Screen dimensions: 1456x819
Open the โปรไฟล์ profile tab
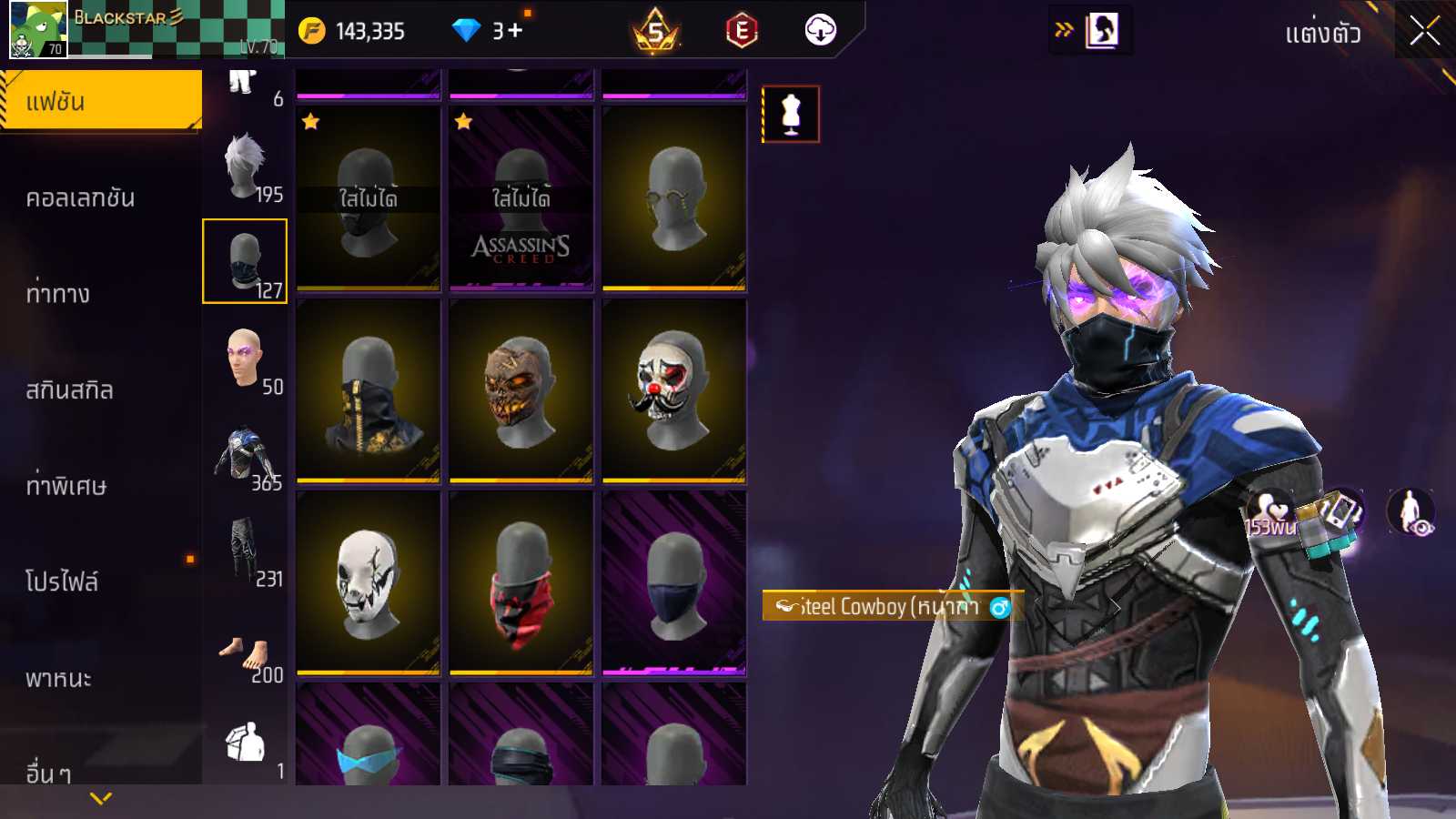pyautogui.click(x=62, y=581)
